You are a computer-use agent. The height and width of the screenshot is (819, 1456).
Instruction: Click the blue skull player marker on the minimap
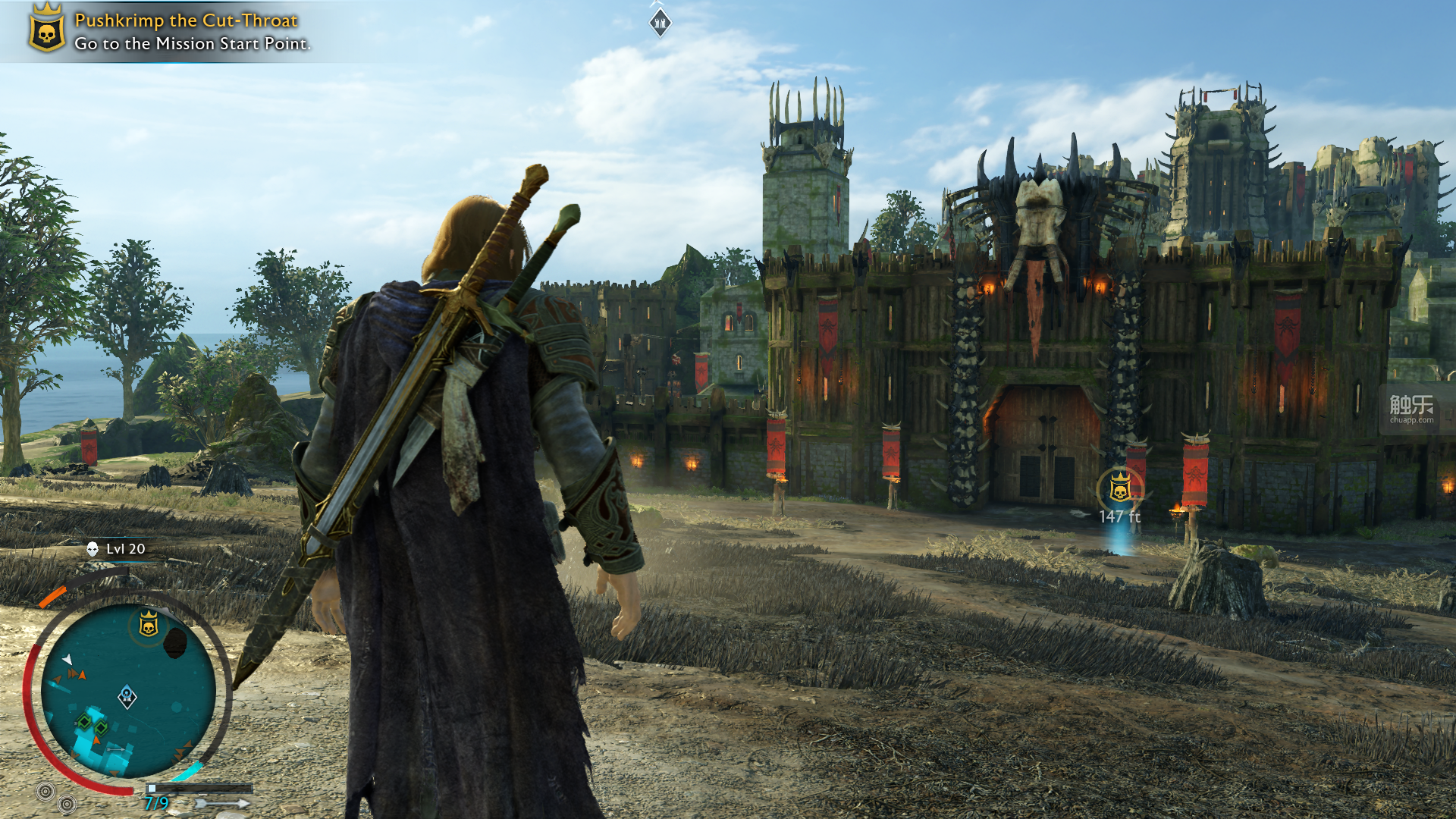tap(127, 696)
